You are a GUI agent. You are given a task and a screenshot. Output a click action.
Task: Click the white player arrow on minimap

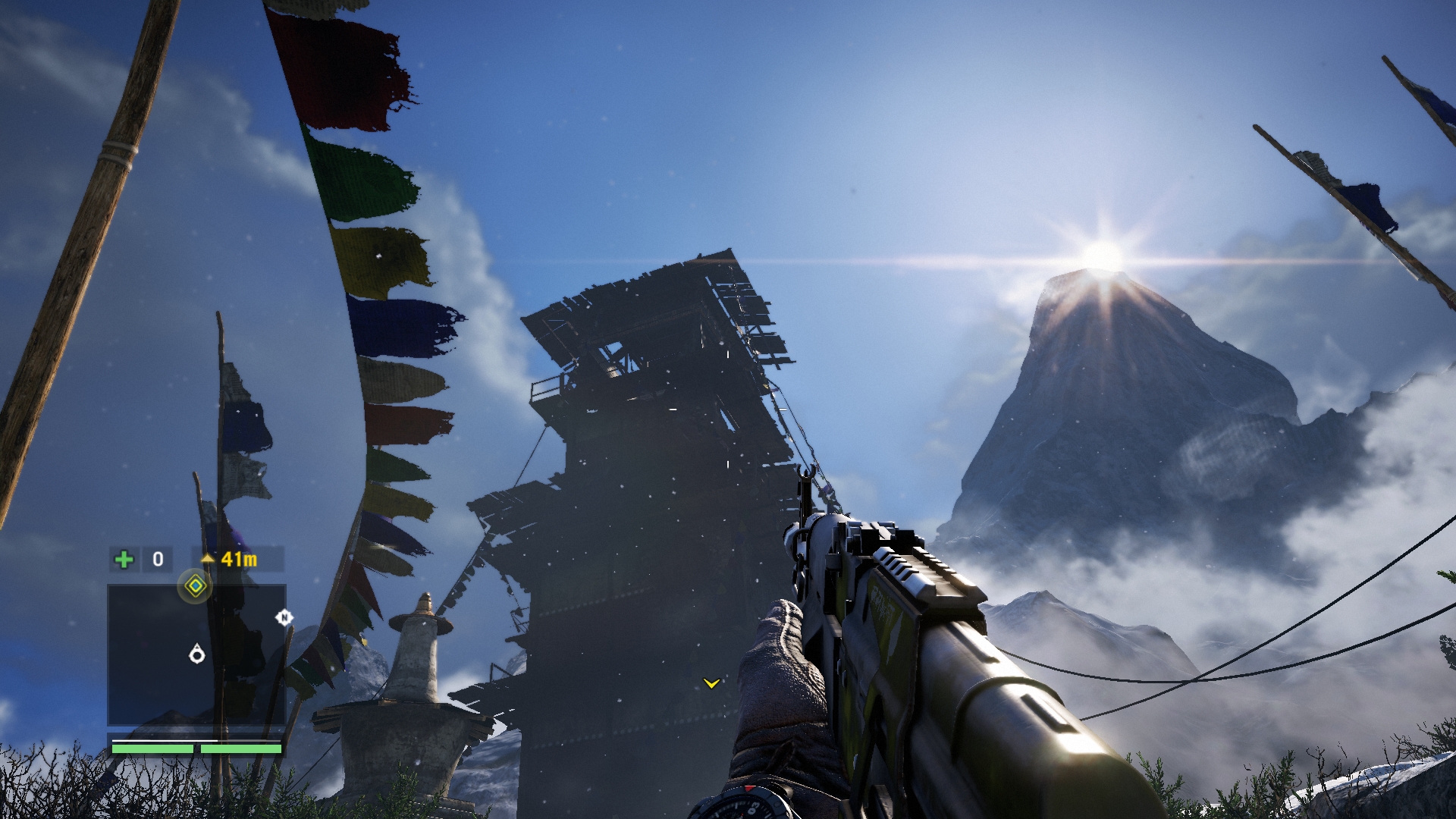point(197,654)
